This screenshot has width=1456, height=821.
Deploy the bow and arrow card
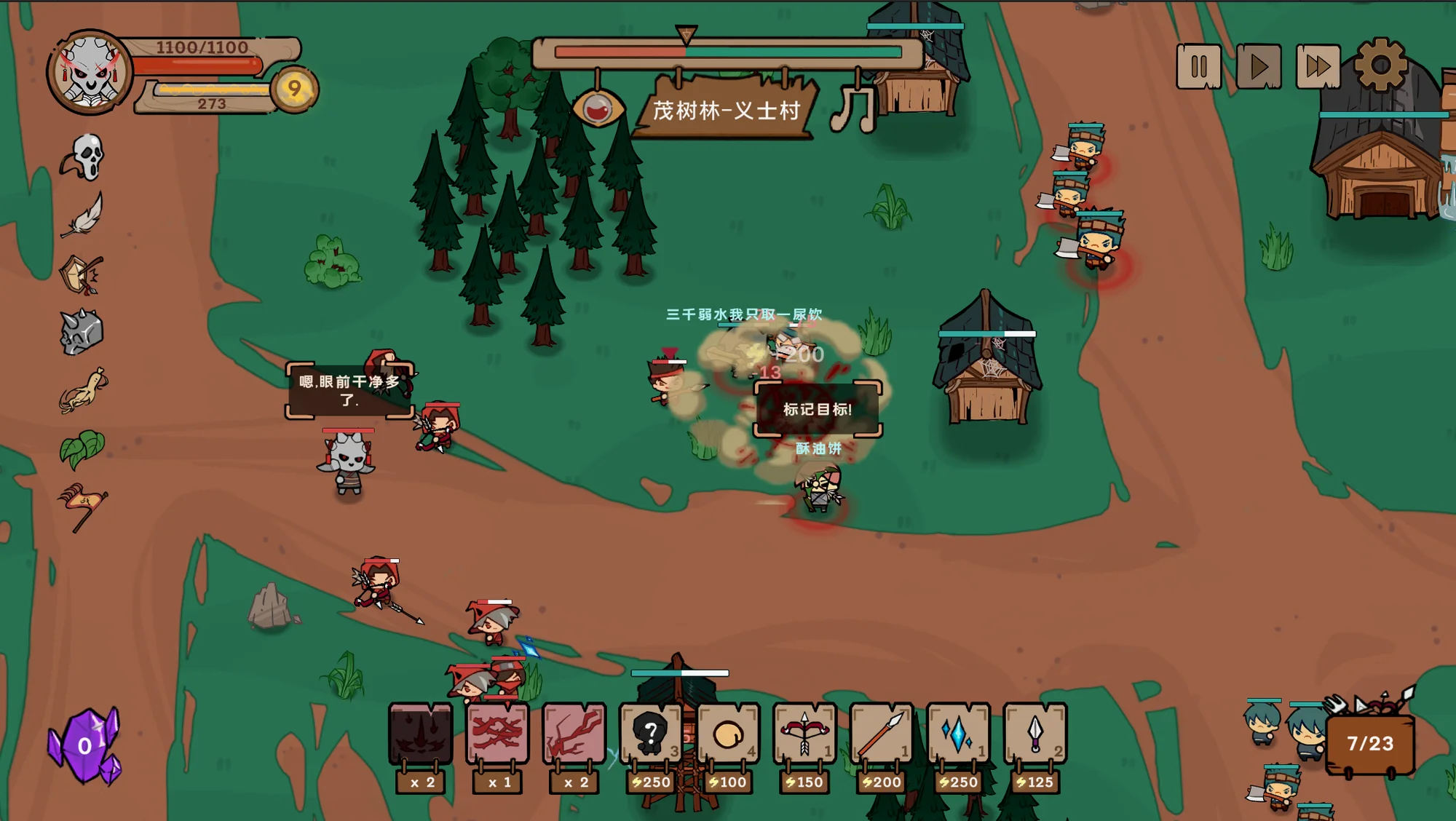click(x=804, y=733)
